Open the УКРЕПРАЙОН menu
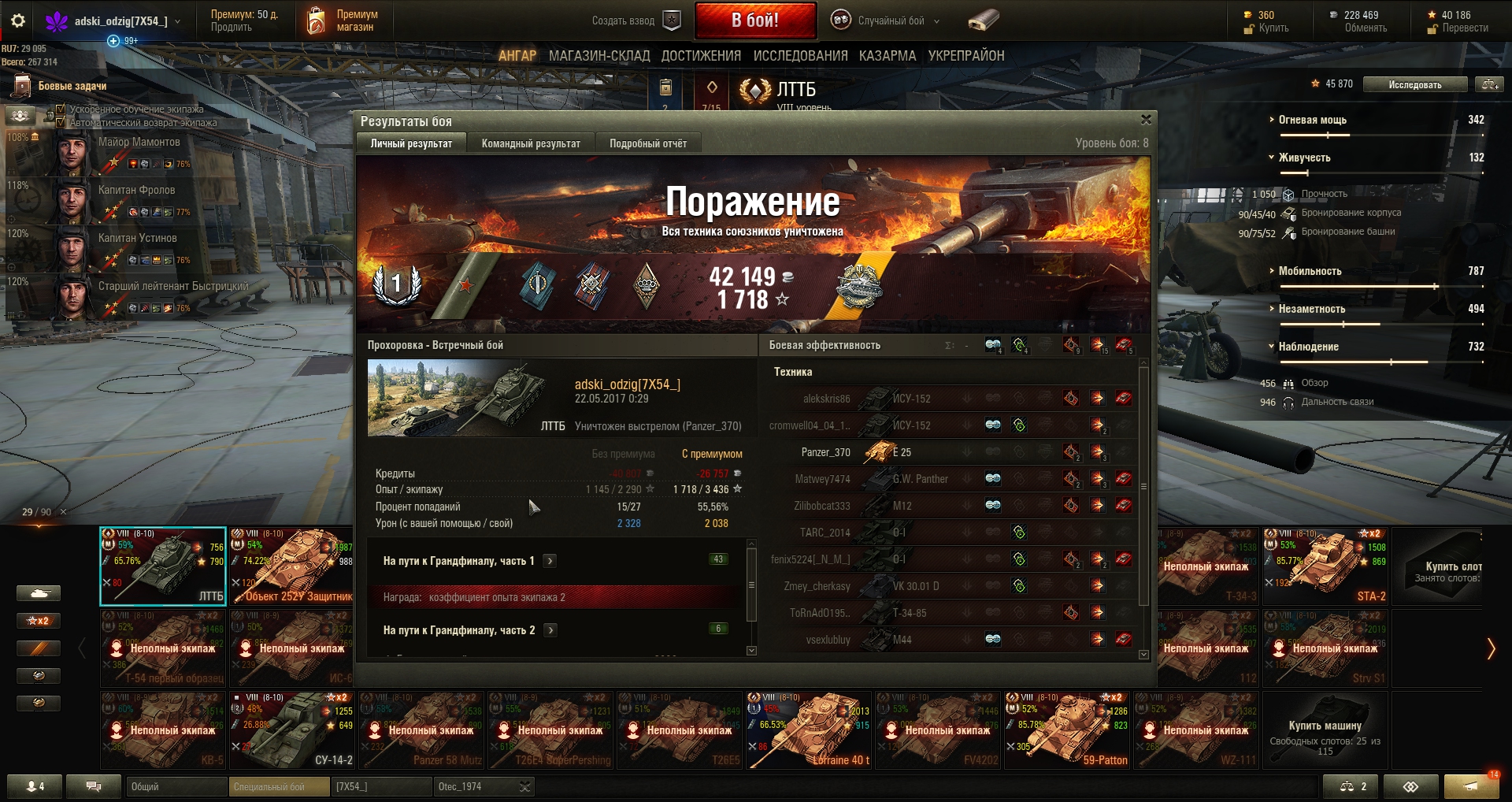This screenshot has width=1512, height=802. point(966,56)
